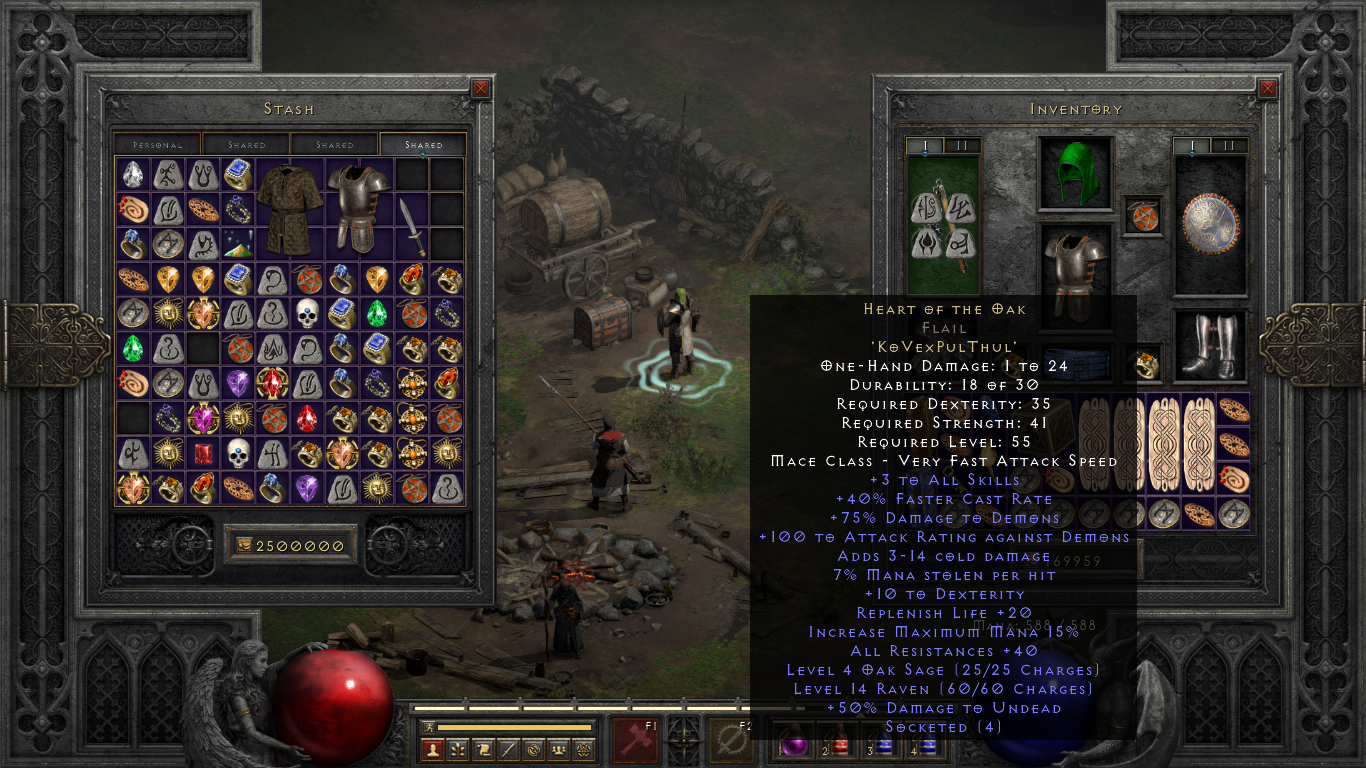The width and height of the screenshot is (1366, 768).
Task: Open the quest log scroll icon
Action: coord(484,750)
